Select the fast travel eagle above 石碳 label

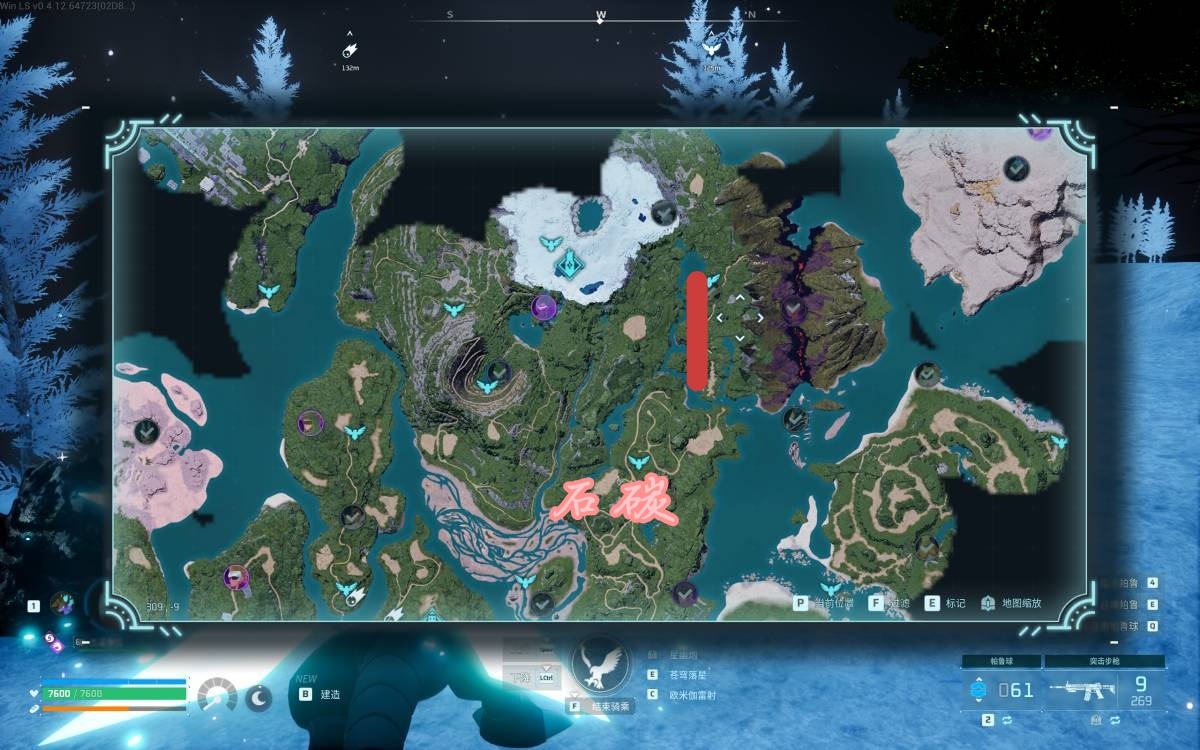(638, 463)
